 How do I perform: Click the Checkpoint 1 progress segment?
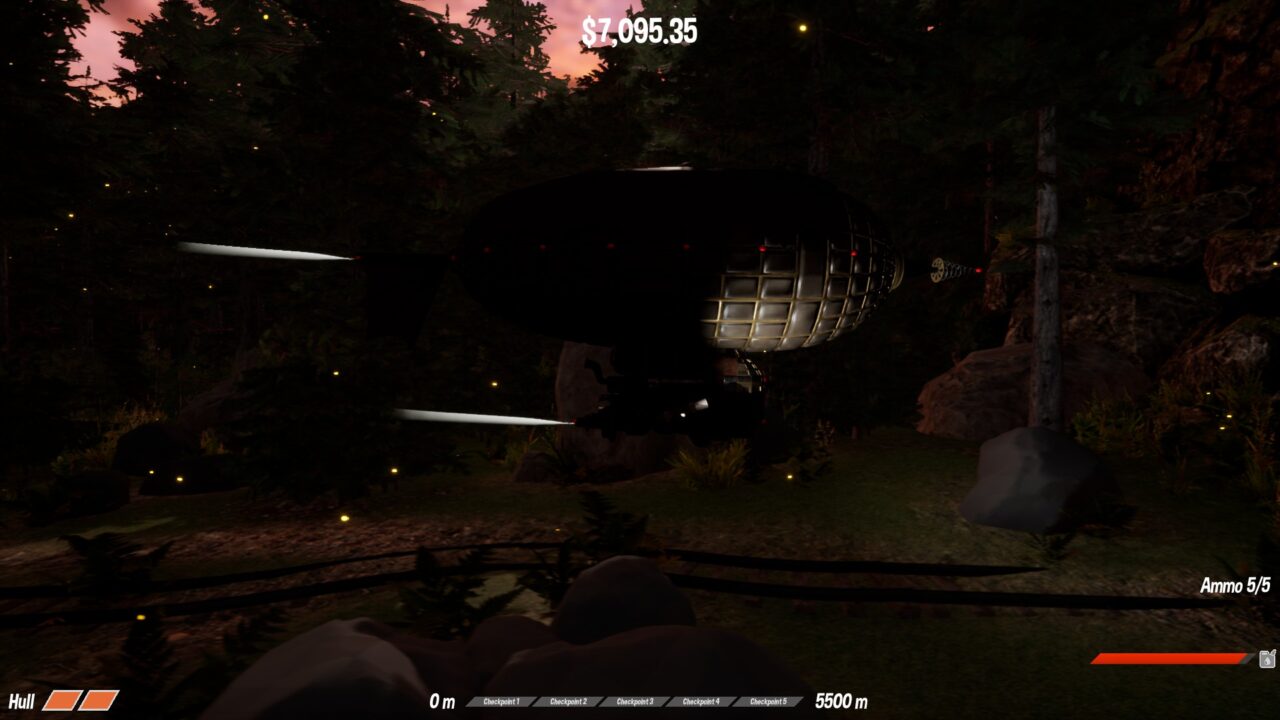point(500,702)
